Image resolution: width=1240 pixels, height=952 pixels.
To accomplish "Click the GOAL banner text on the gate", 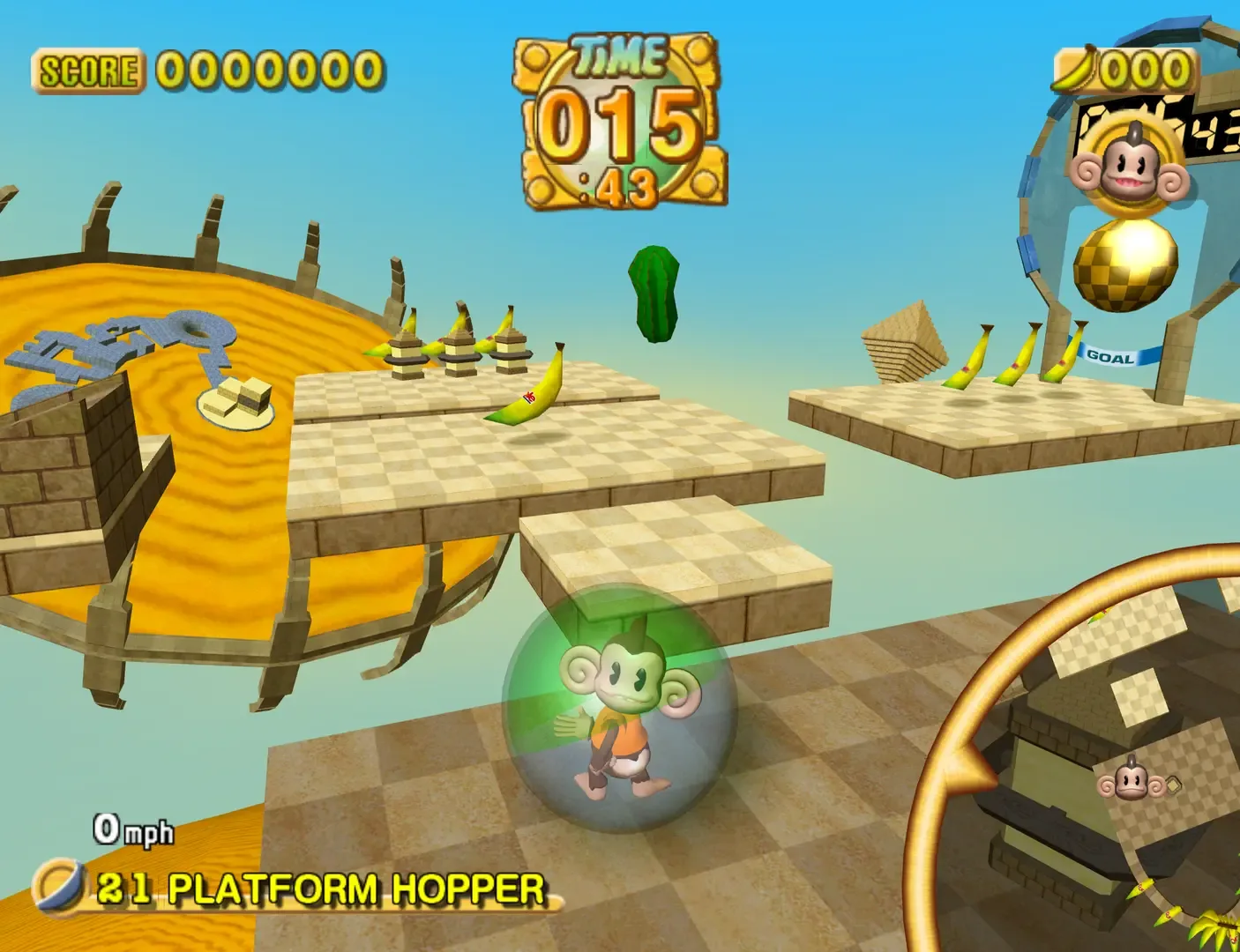I will (x=1110, y=357).
